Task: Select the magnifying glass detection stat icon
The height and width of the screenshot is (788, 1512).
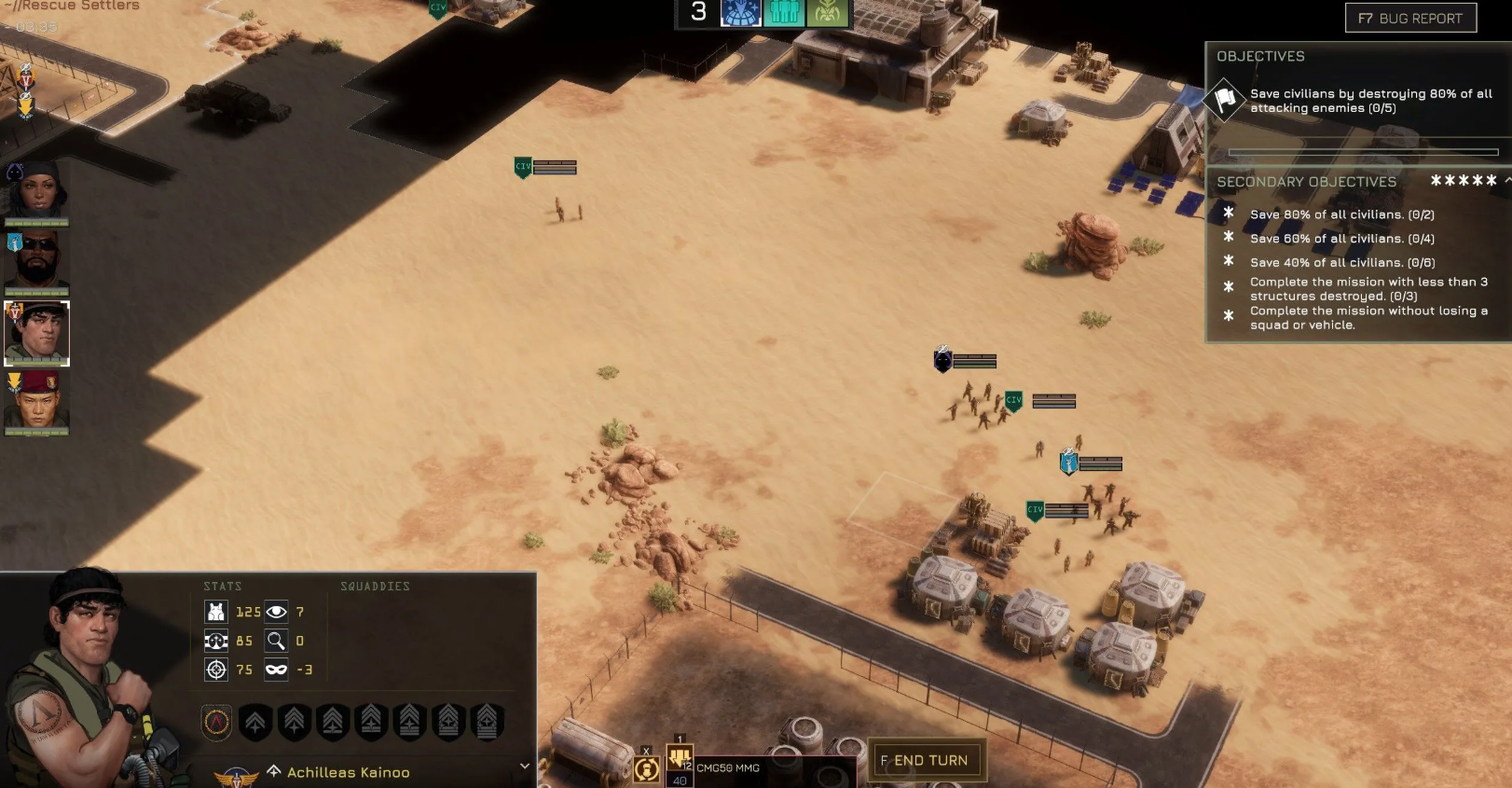Action: (276, 641)
